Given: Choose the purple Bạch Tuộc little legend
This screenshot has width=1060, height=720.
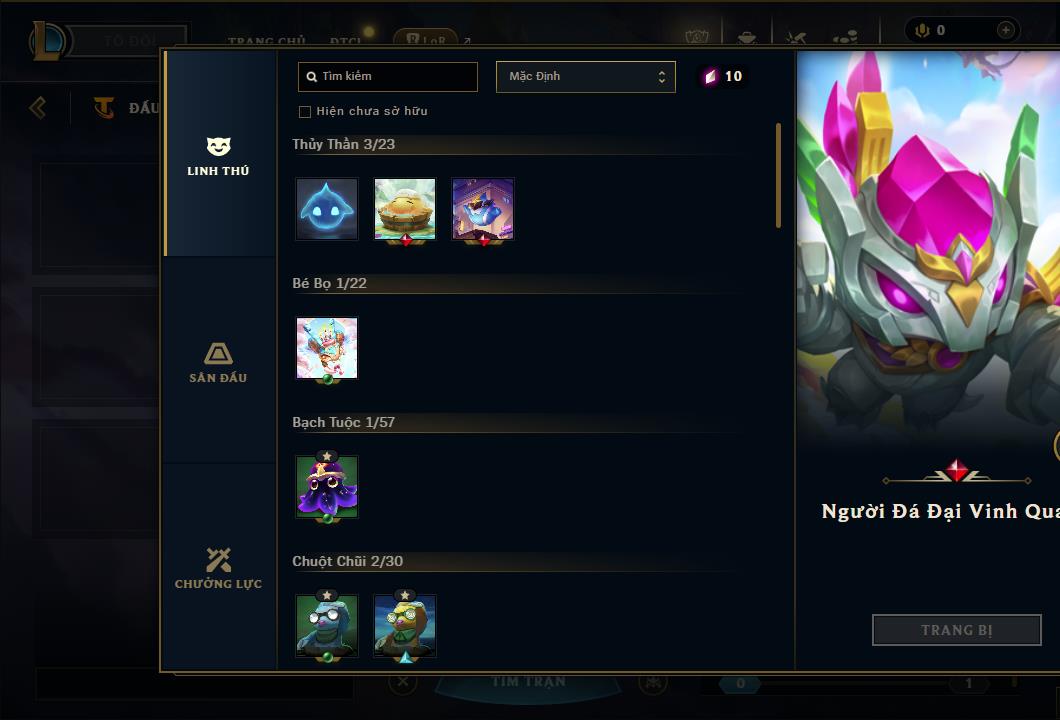Looking at the screenshot, I should 327,487.
